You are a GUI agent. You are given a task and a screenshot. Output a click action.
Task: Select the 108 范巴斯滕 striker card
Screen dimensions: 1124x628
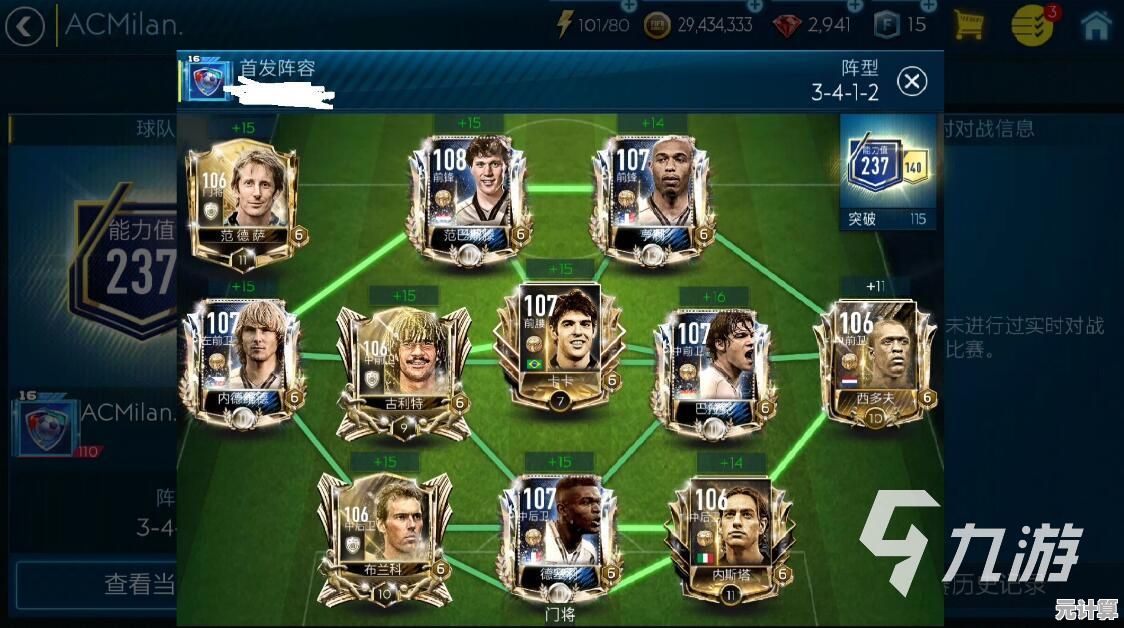[x=468, y=195]
